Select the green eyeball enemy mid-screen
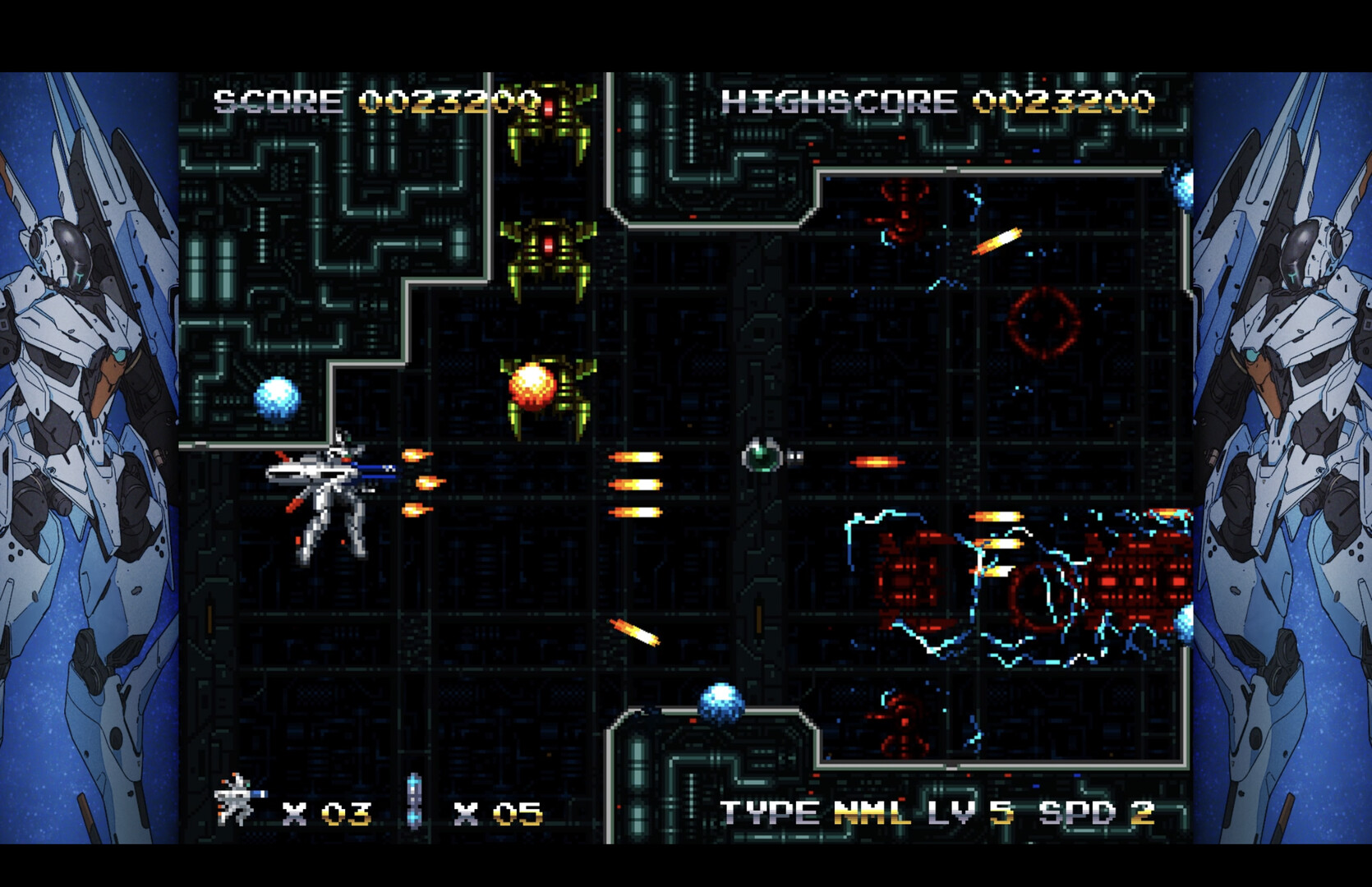Screen dimensions: 1372x887 pos(760,457)
